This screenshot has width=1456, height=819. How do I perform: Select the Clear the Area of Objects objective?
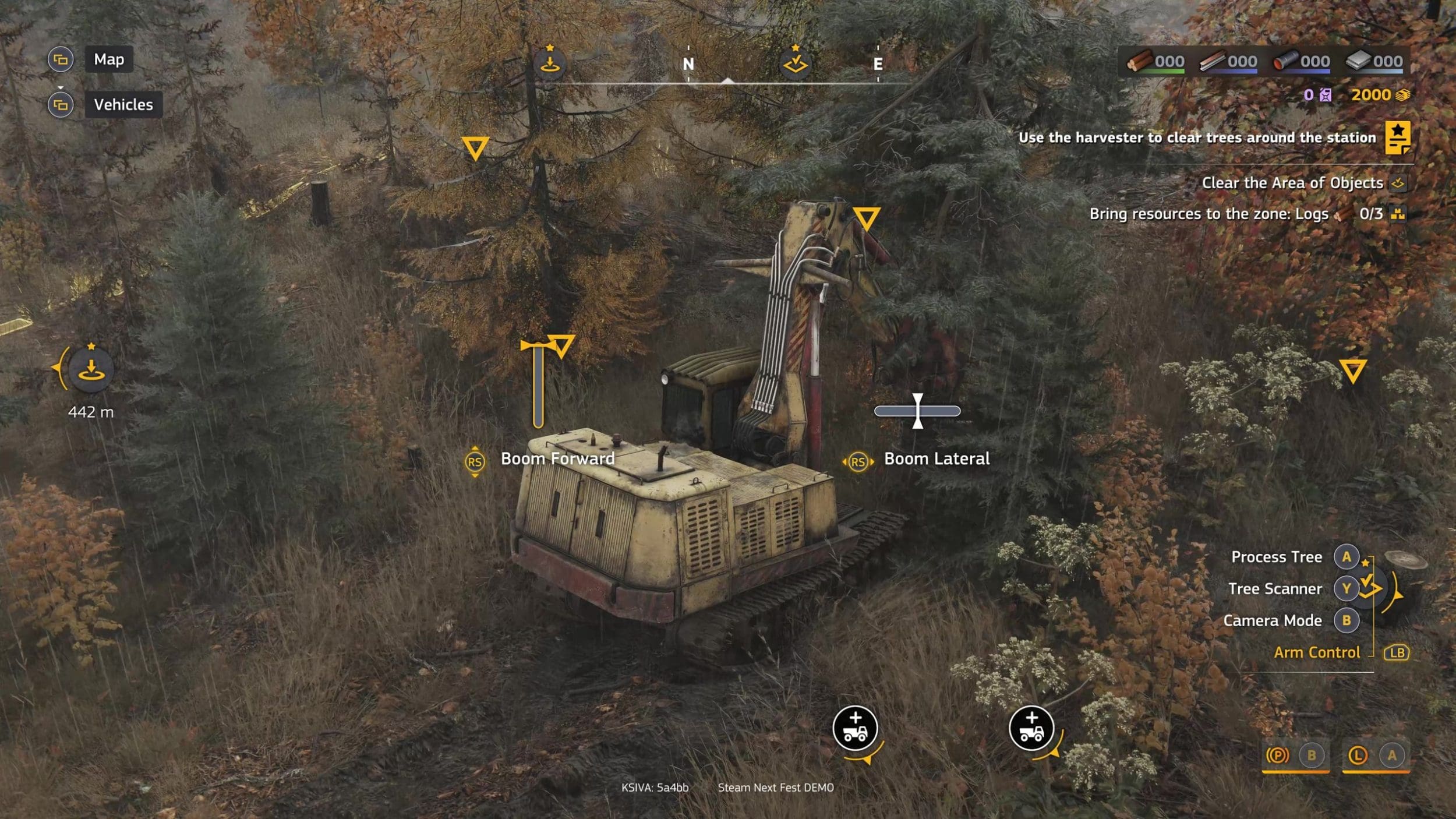[1292, 183]
